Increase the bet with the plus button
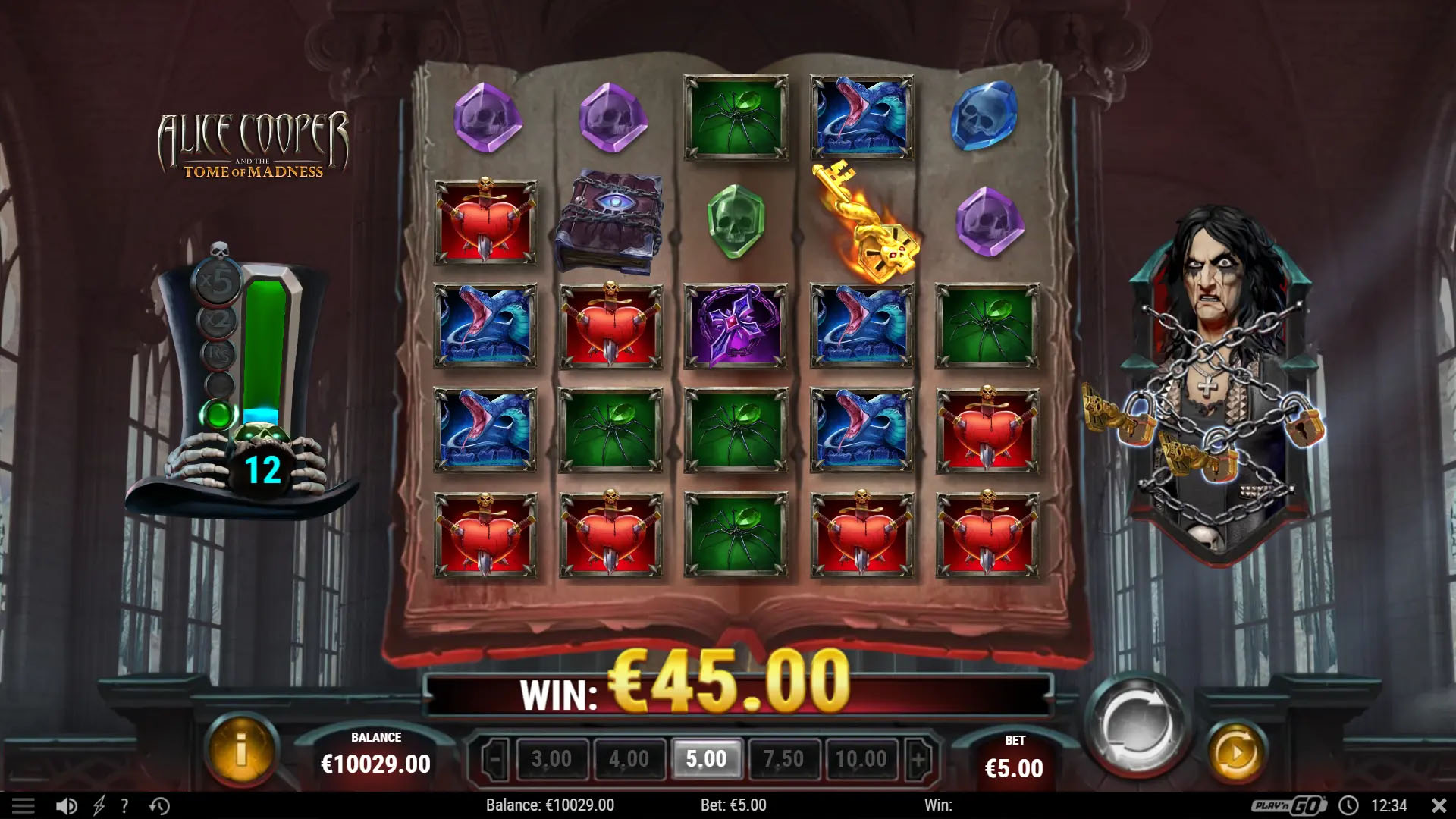This screenshot has height=819, width=1456. (917, 758)
